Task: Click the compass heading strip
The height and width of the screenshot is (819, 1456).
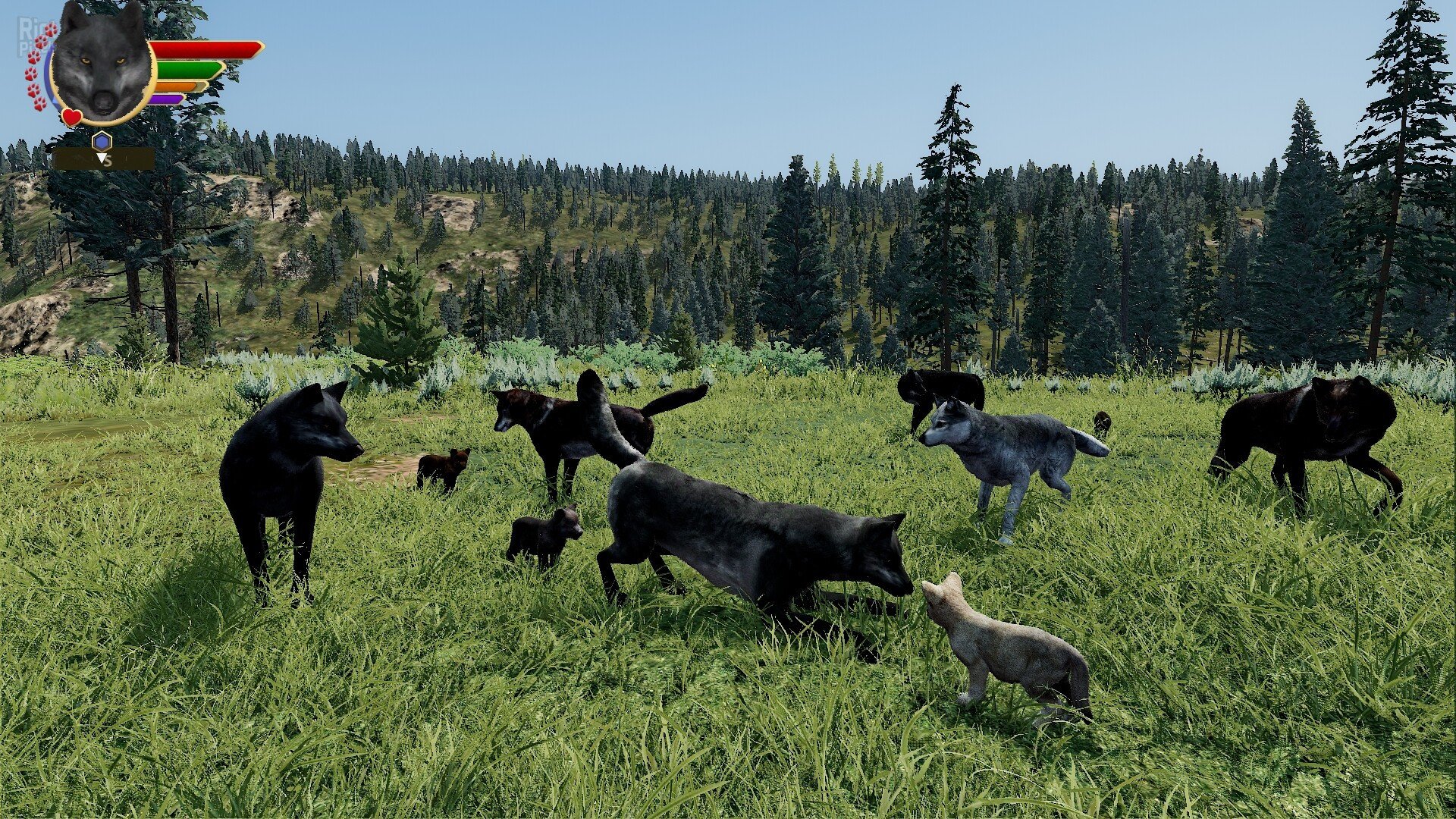Action: [104, 159]
